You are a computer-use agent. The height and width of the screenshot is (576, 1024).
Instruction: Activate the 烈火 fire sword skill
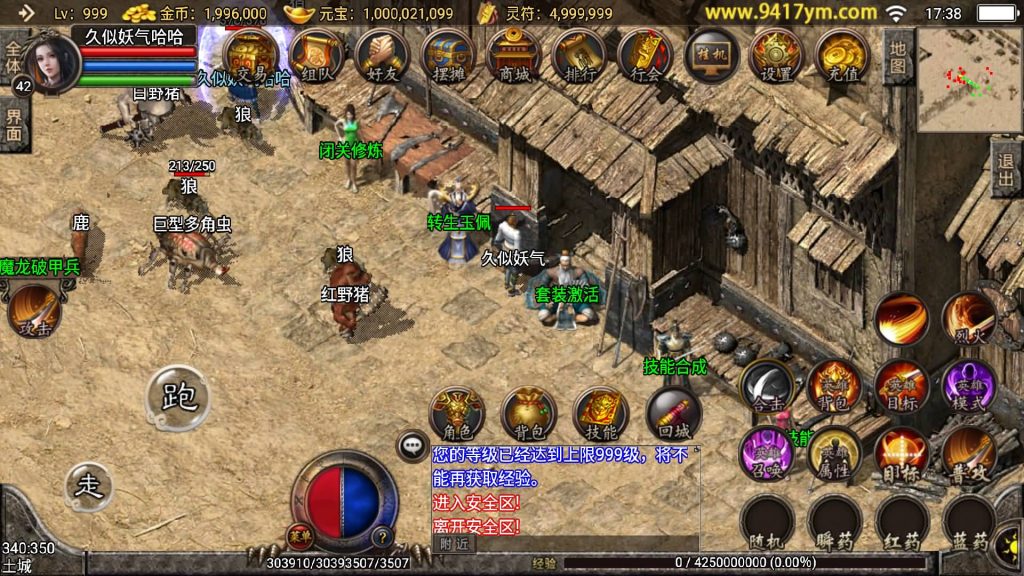tap(968, 318)
